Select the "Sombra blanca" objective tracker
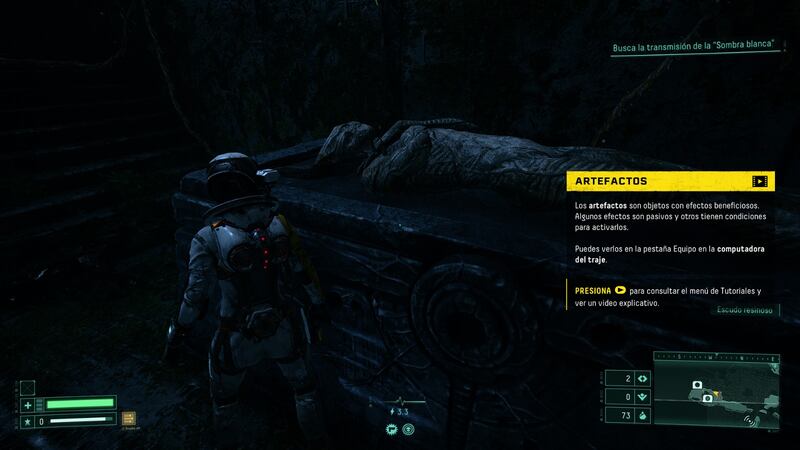The image size is (800, 450). click(696, 48)
